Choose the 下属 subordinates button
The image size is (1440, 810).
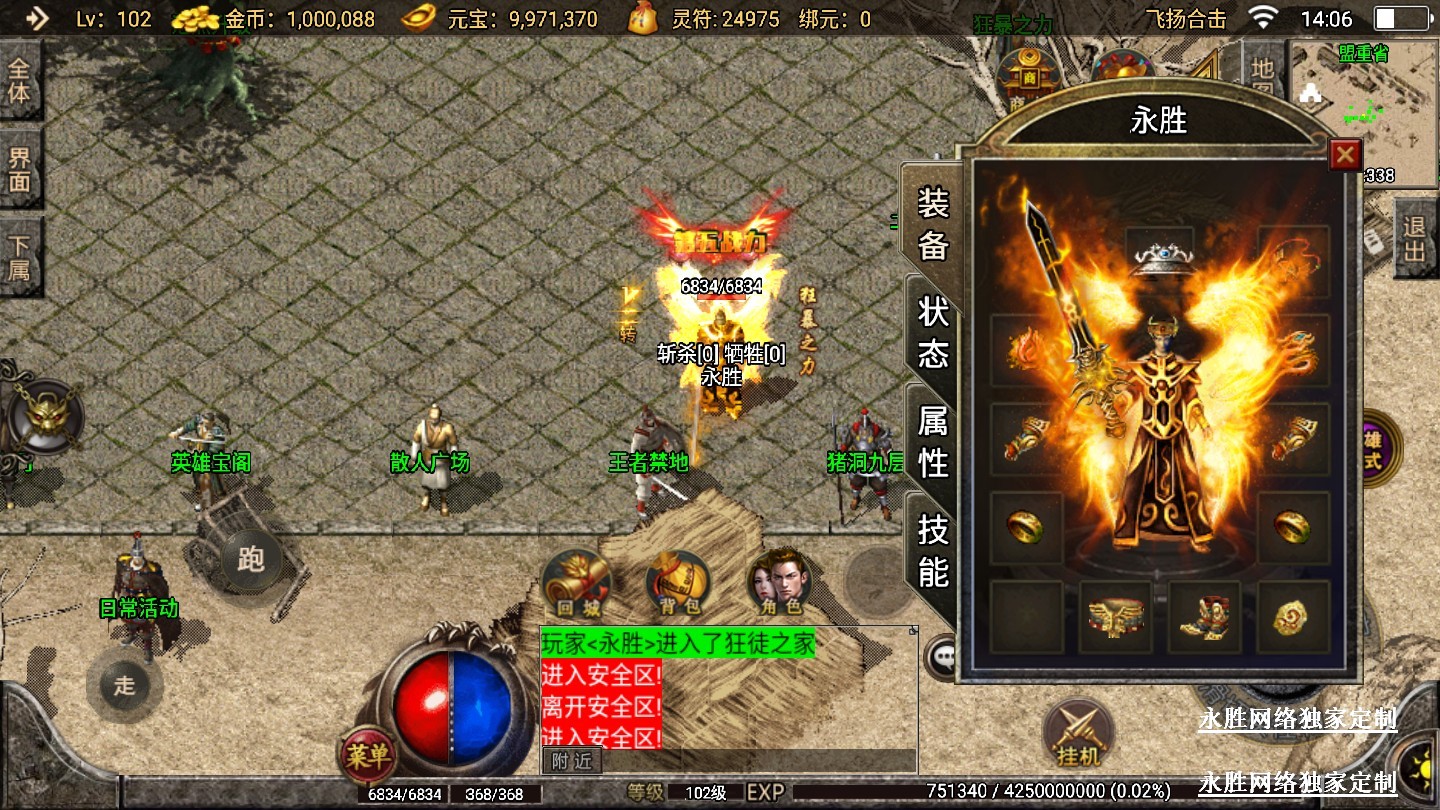[x=20, y=257]
